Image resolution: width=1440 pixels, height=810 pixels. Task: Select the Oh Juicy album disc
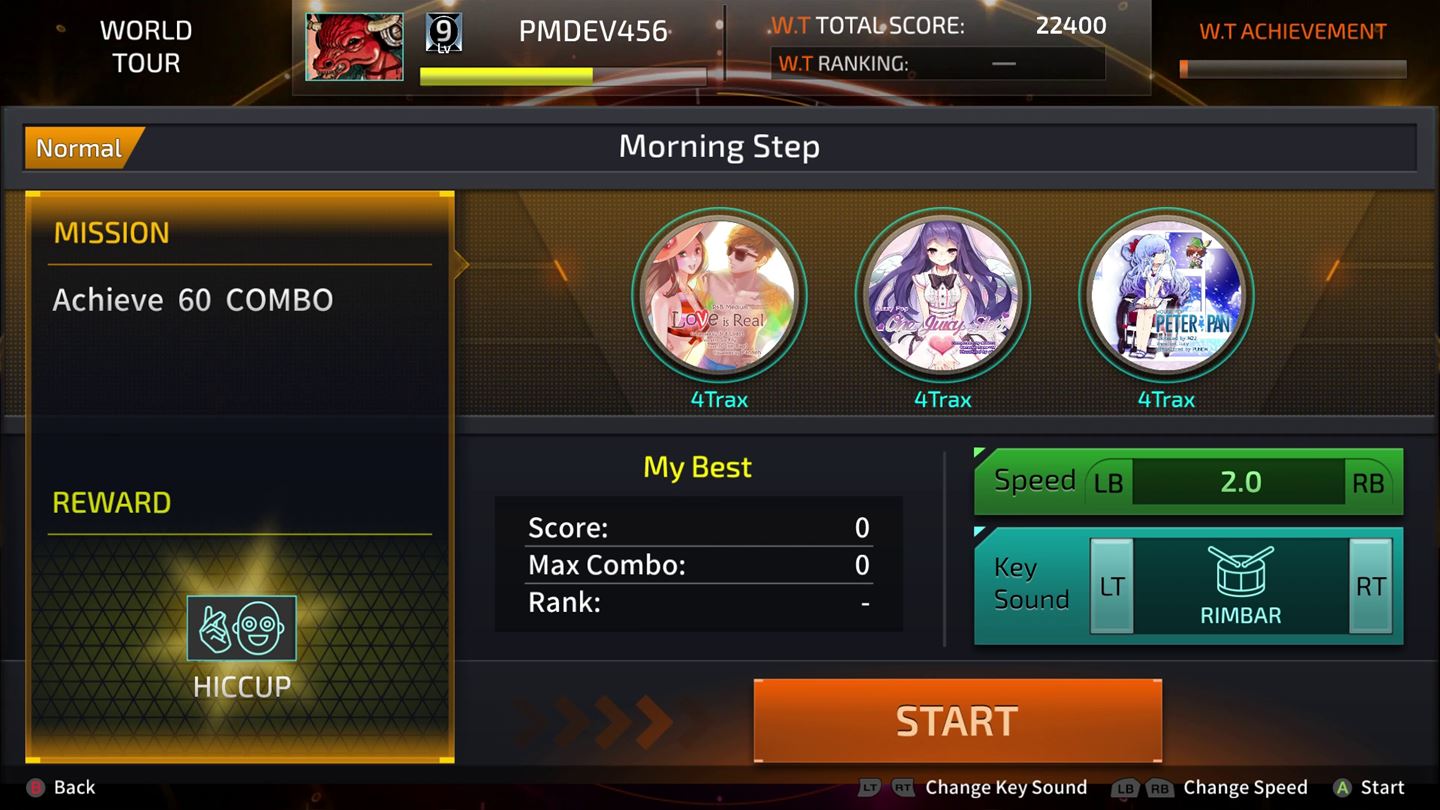point(943,294)
